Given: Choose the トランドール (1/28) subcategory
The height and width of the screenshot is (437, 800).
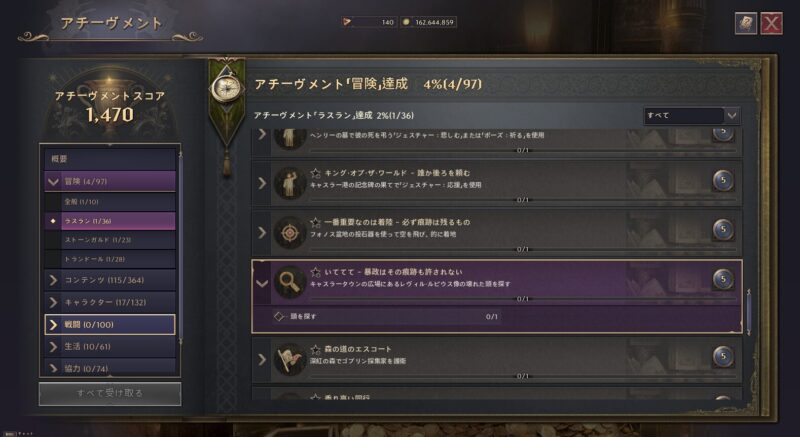Looking at the screenshot, I should tap(110, 259).
